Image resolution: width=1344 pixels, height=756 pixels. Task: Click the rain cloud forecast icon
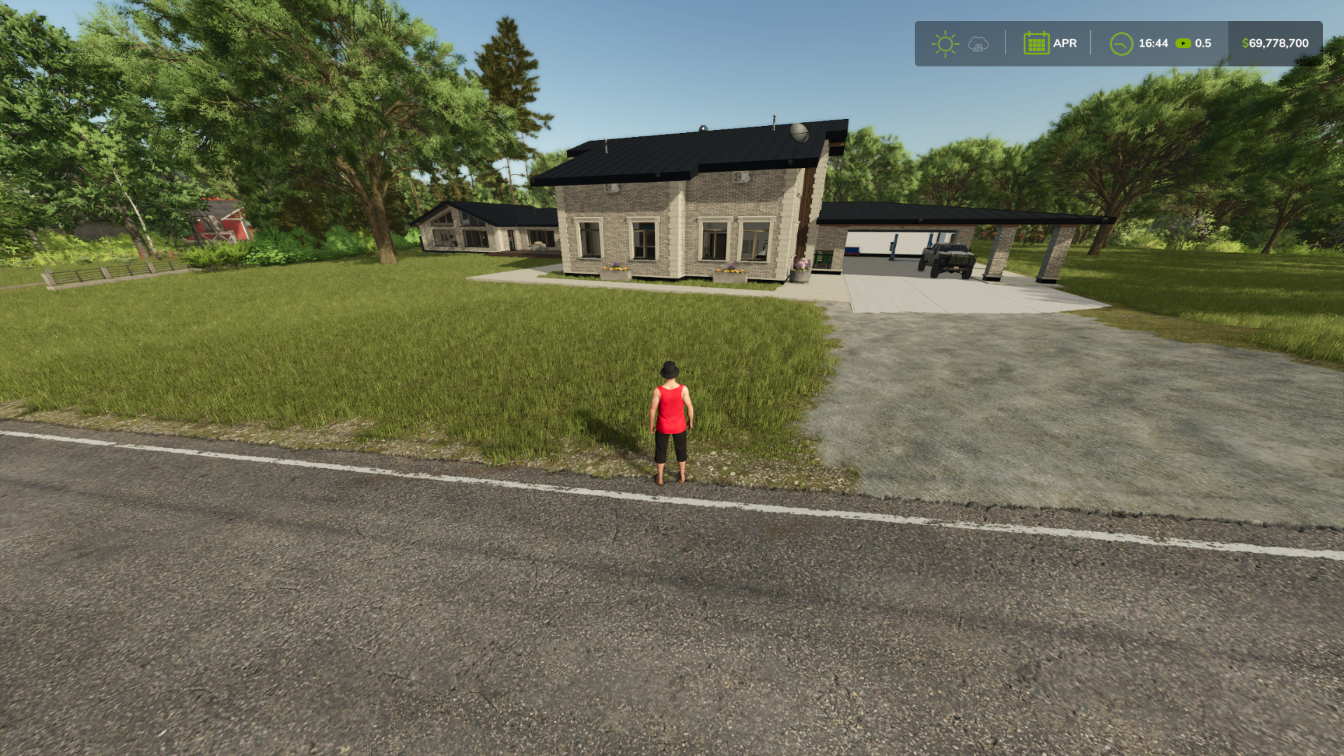tap(978, 43)
